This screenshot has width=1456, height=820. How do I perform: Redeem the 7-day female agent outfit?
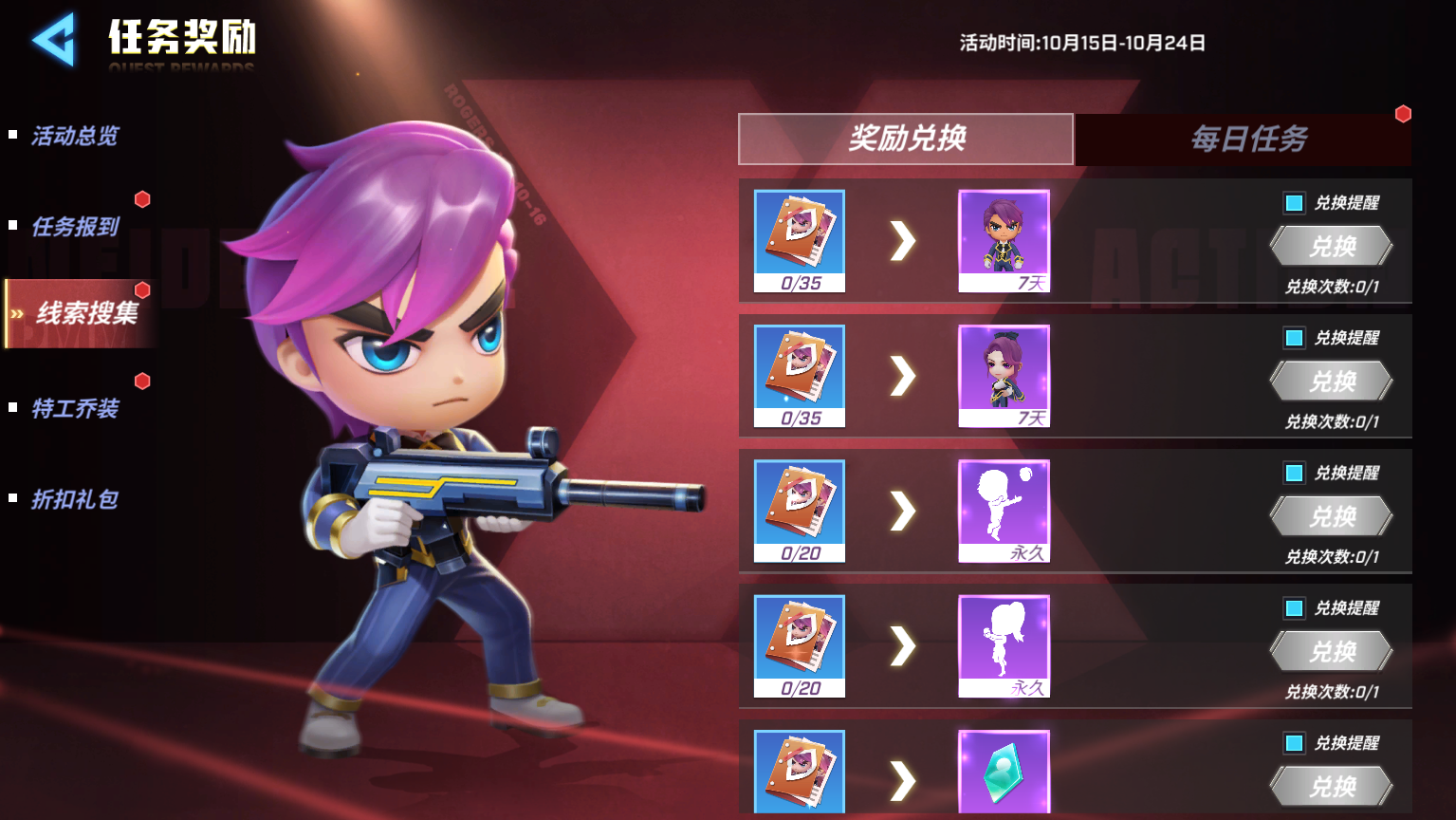[1332, 382]
